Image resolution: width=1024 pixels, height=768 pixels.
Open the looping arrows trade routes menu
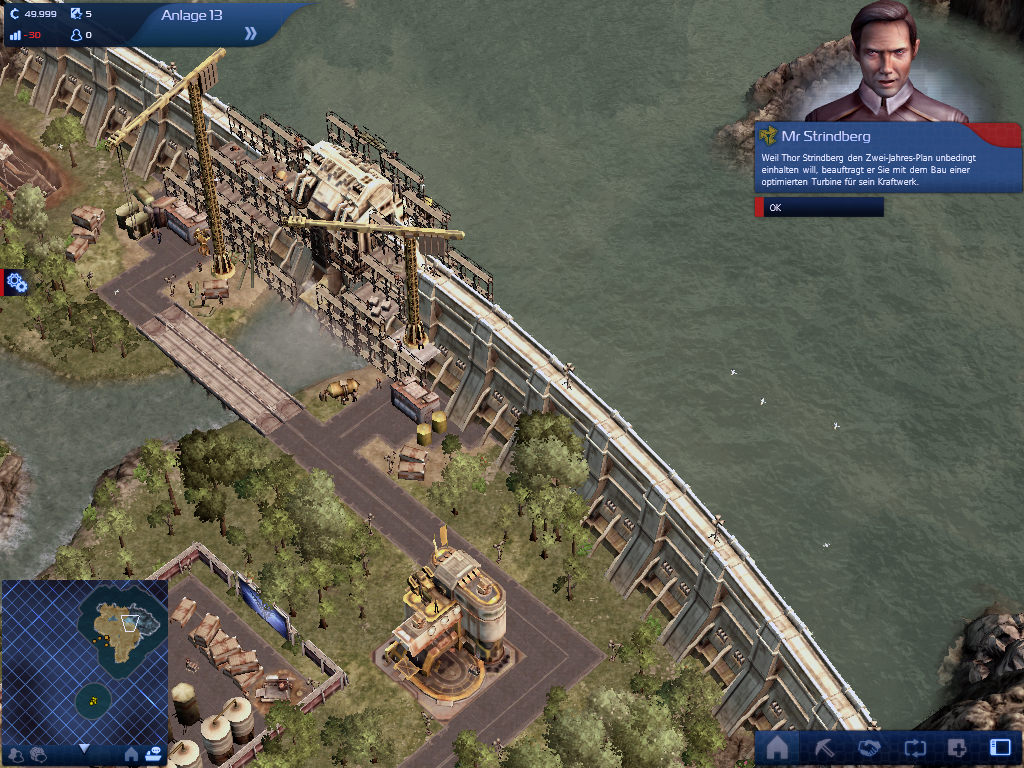914,748
